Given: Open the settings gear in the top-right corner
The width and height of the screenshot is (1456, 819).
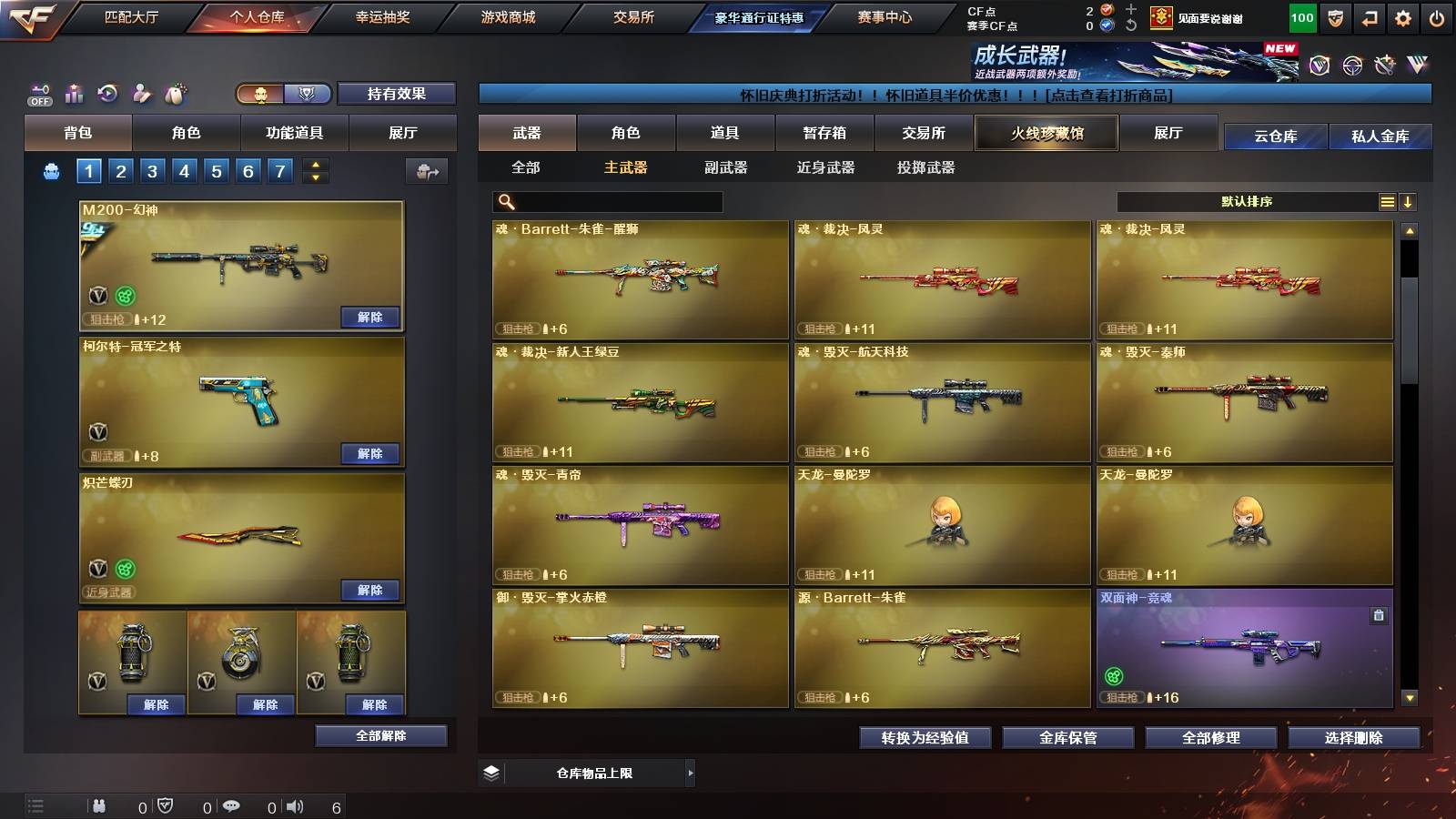Looking at the screenshot, I should [x=1403, y=16].
